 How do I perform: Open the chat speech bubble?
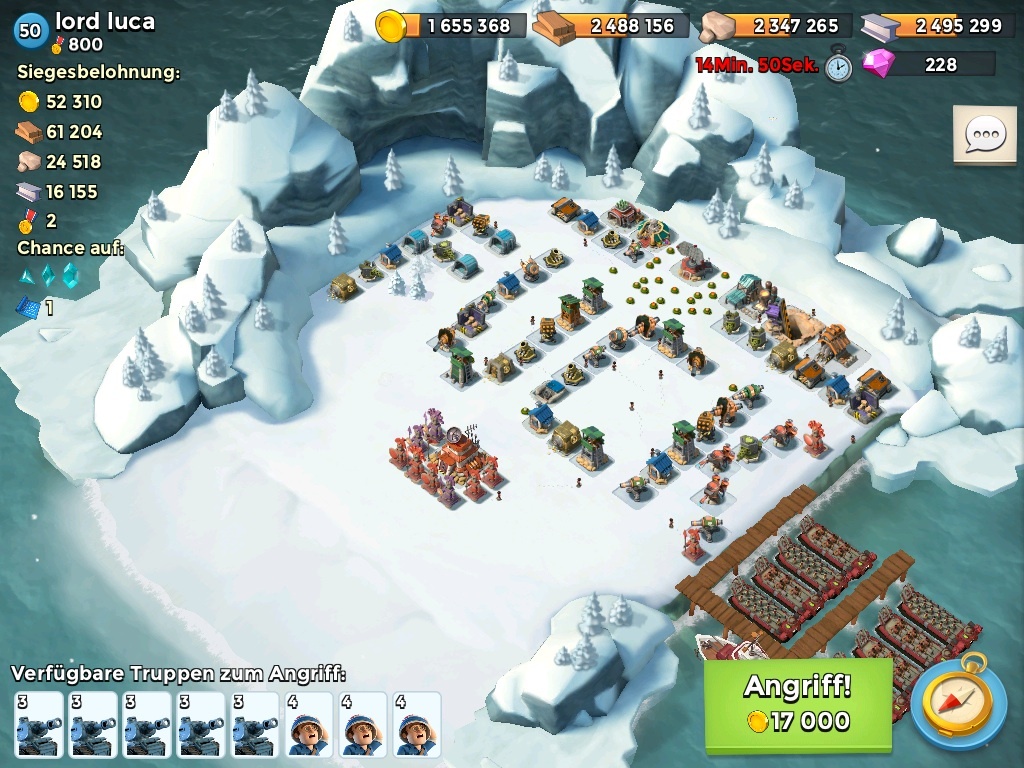click(x=984, y=134)
